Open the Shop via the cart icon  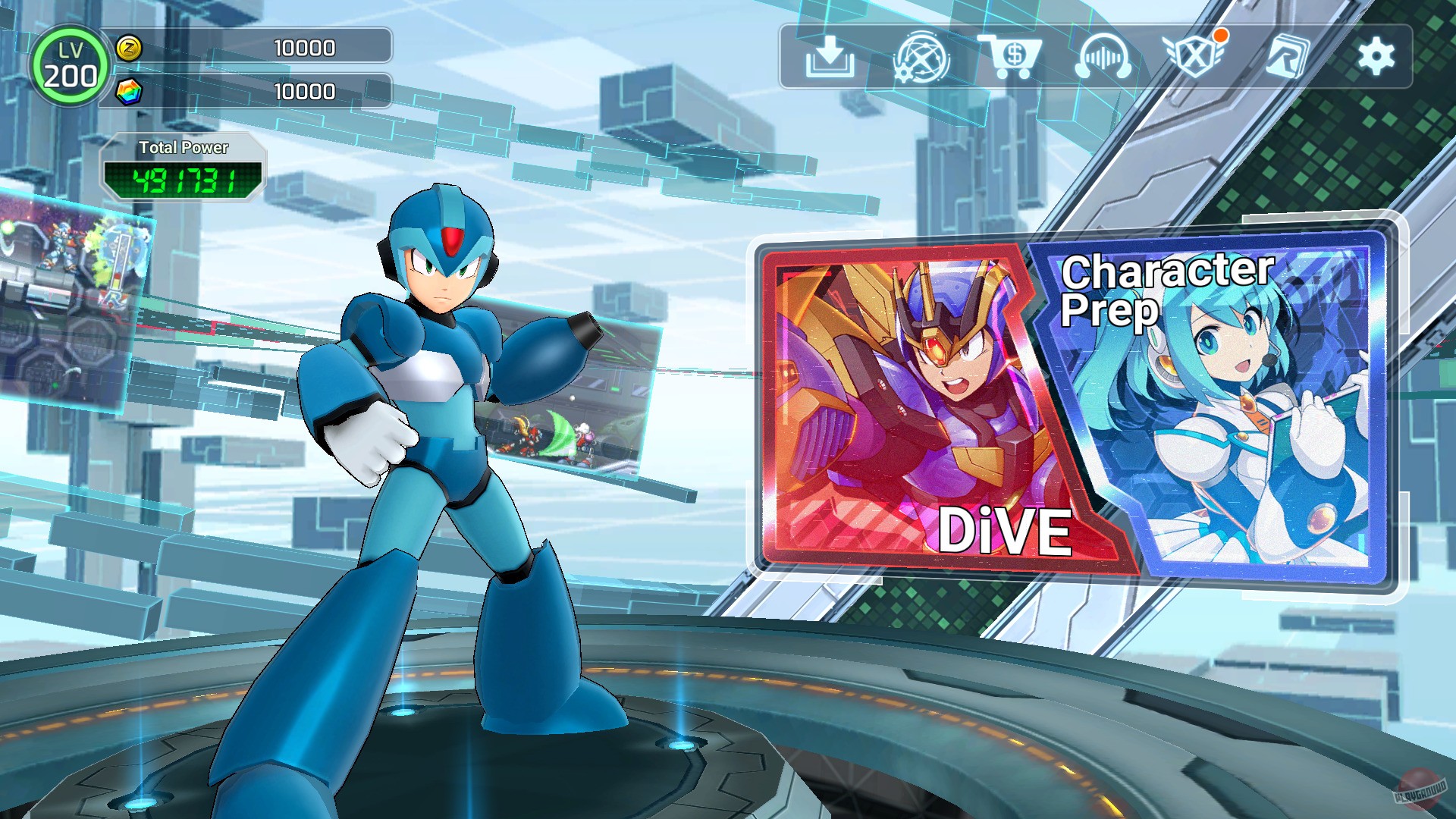tap(1016, 55)
